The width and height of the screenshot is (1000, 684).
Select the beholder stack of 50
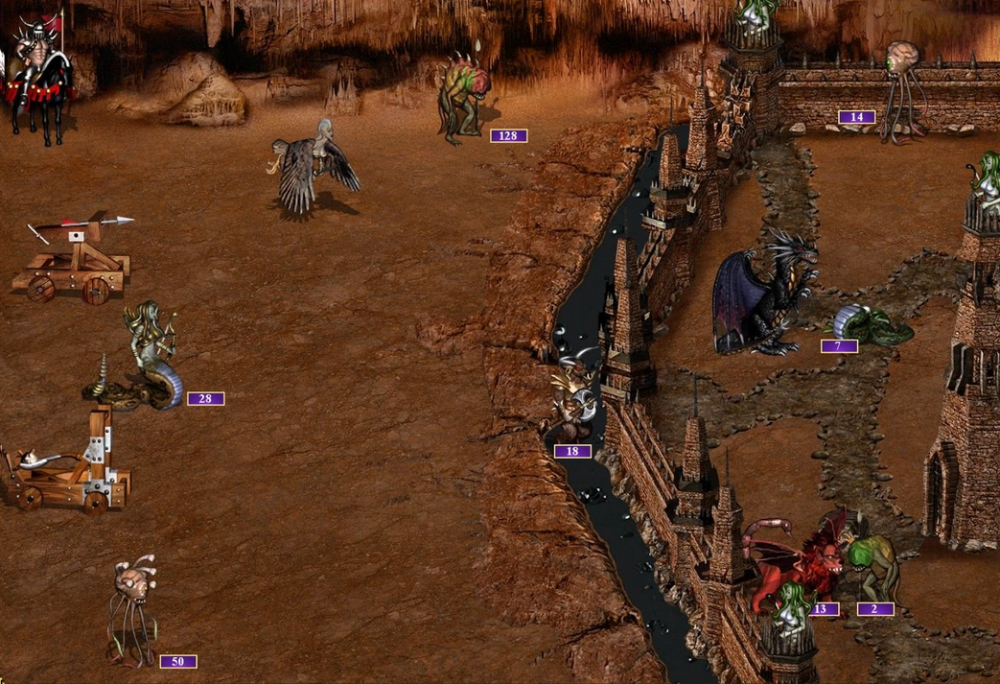point(132,609)
